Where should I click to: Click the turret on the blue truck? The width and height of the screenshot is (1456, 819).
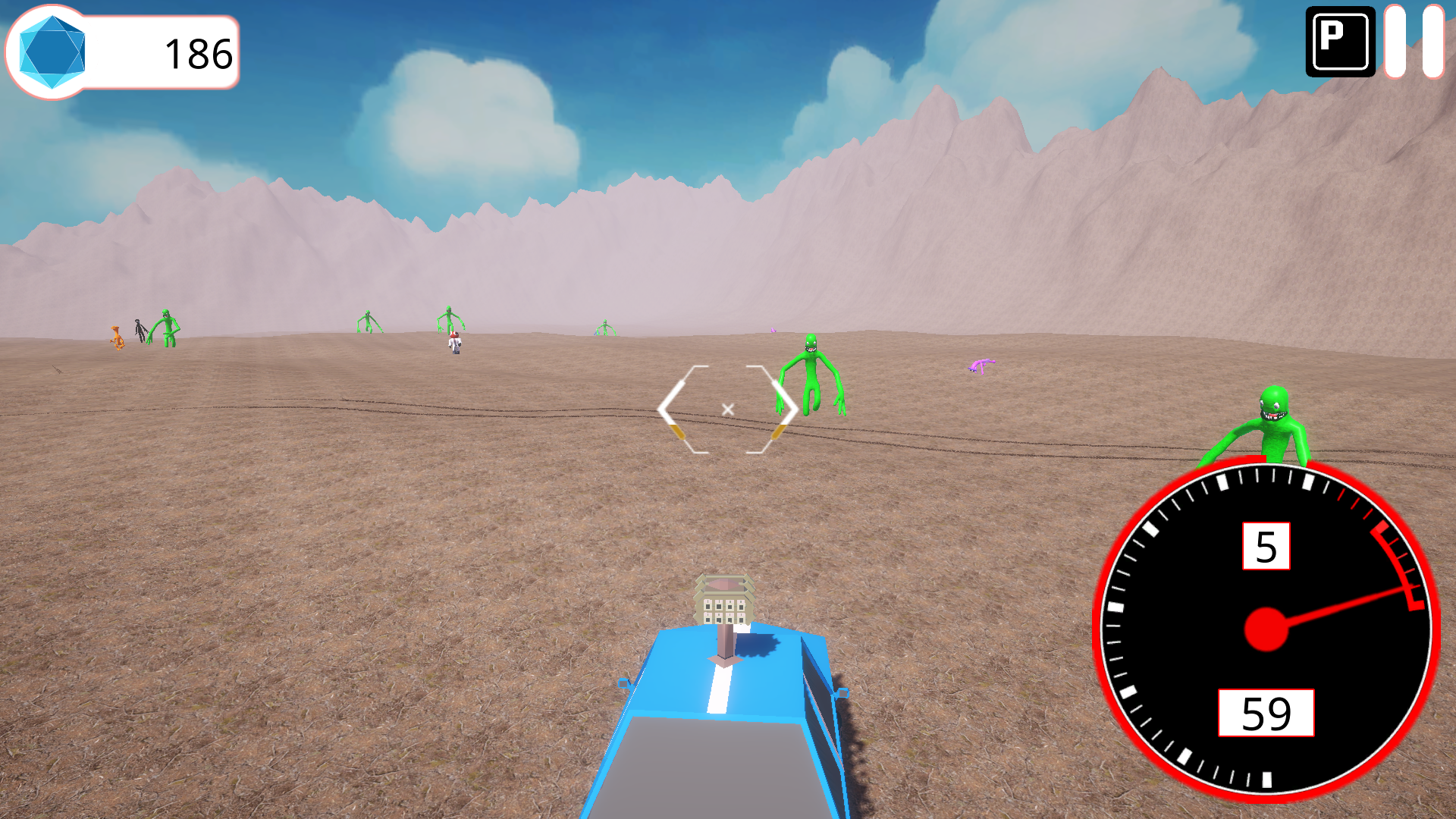(x=723, y=599)
